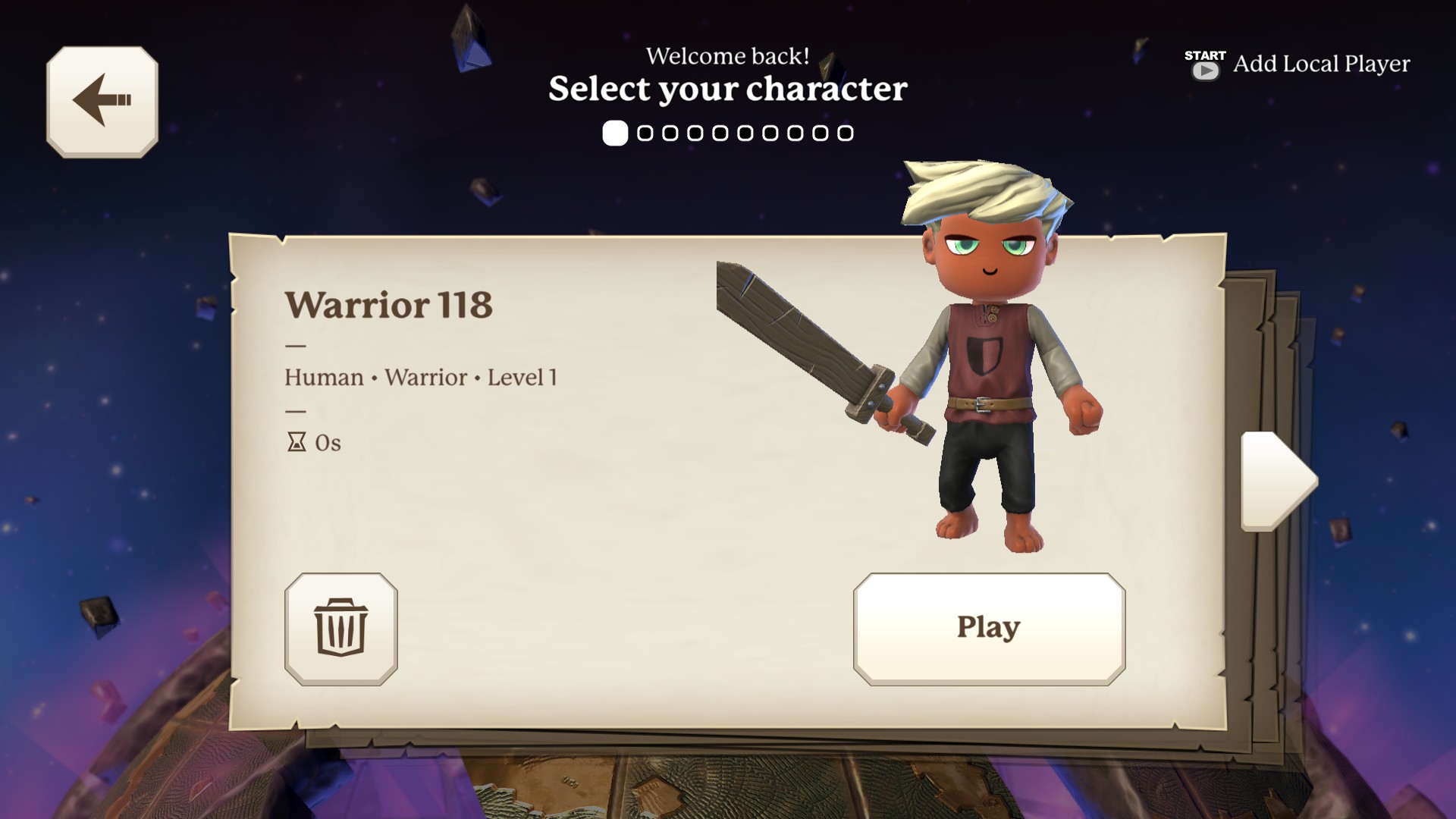Add a local player
Screen dimensions: 1456x819
click(1298, 64)
